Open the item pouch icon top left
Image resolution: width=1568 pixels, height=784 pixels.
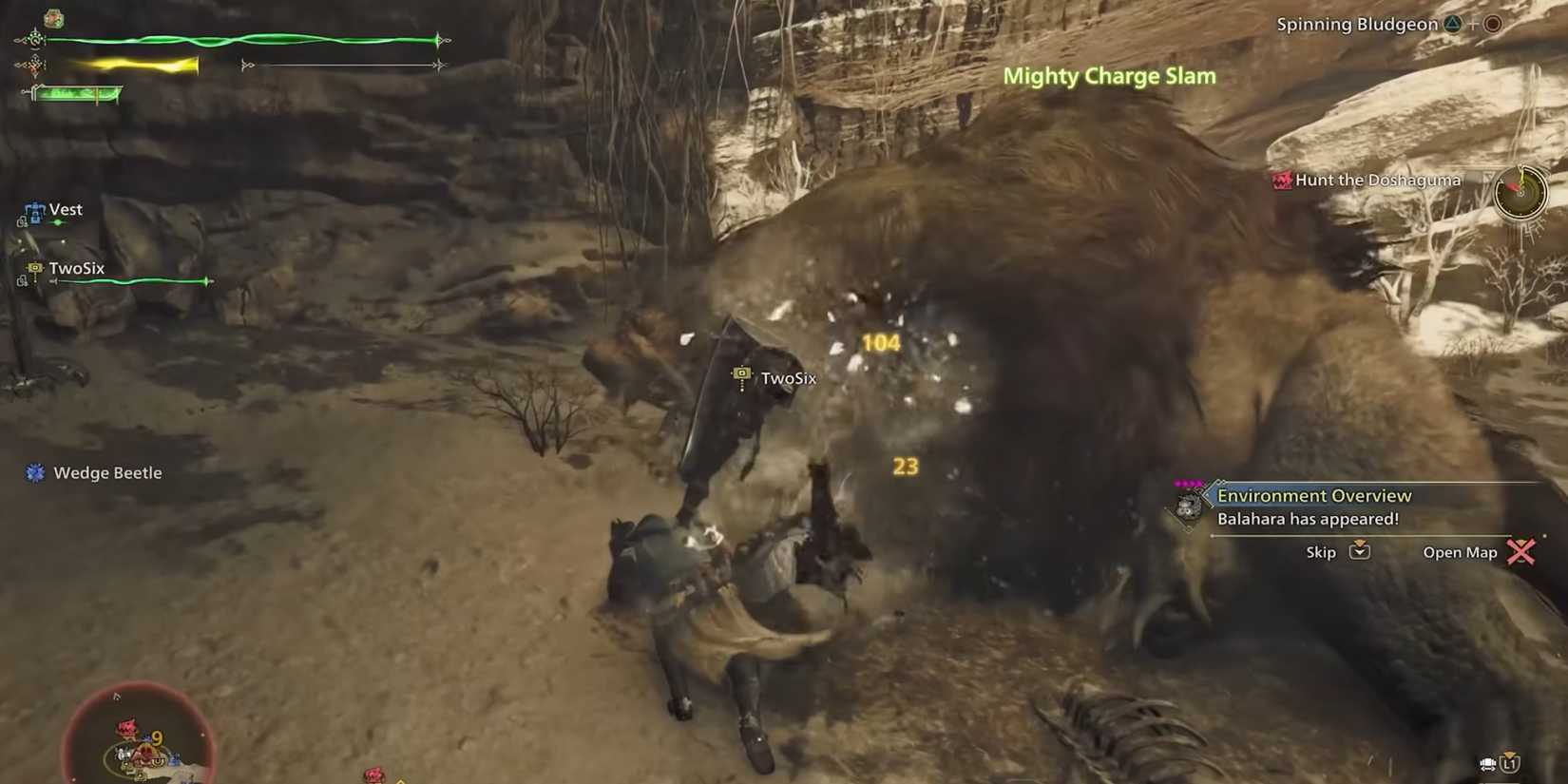click(54, 16)
